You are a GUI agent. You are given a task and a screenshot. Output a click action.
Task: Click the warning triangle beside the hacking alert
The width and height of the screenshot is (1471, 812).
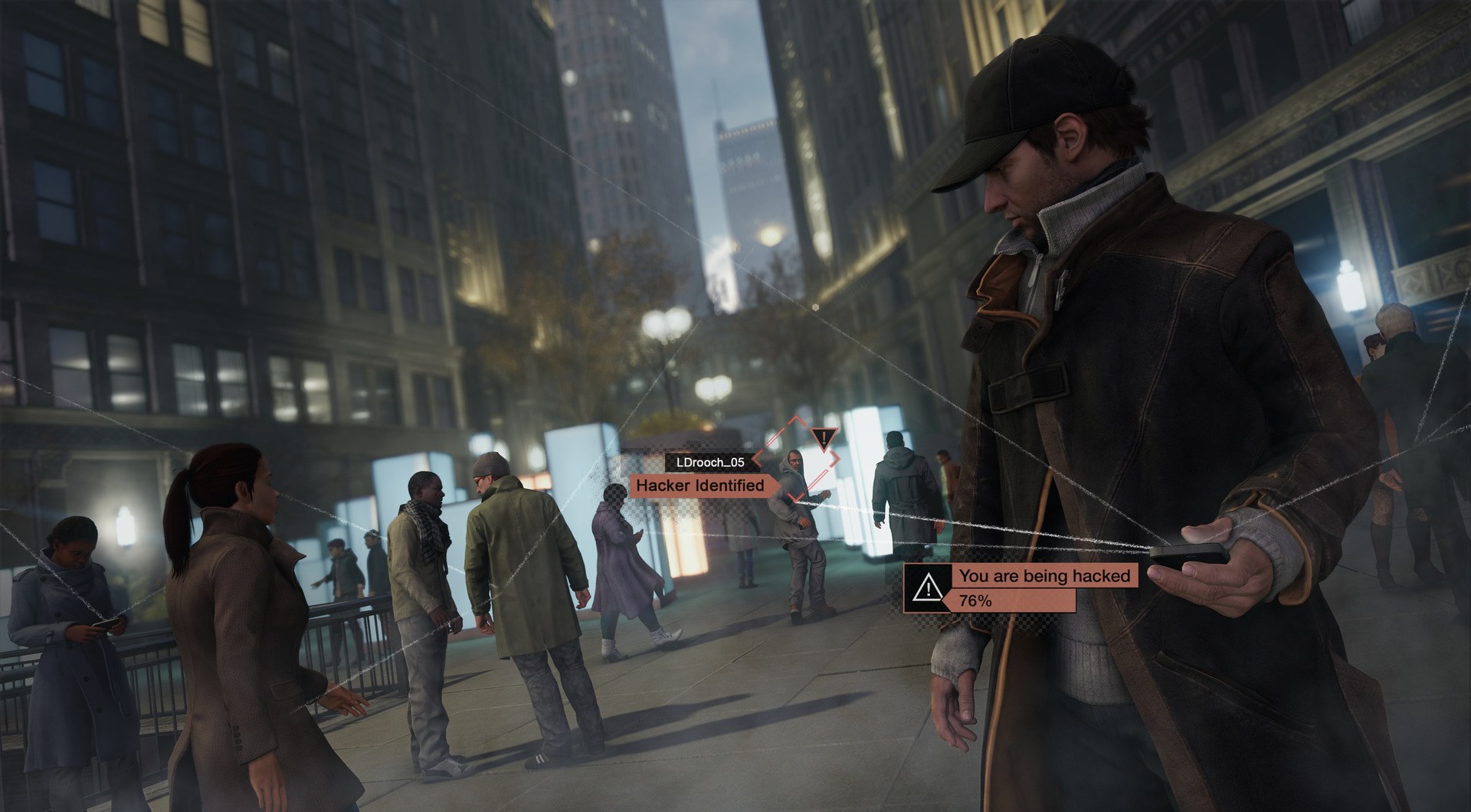click(x=927, y=590)
